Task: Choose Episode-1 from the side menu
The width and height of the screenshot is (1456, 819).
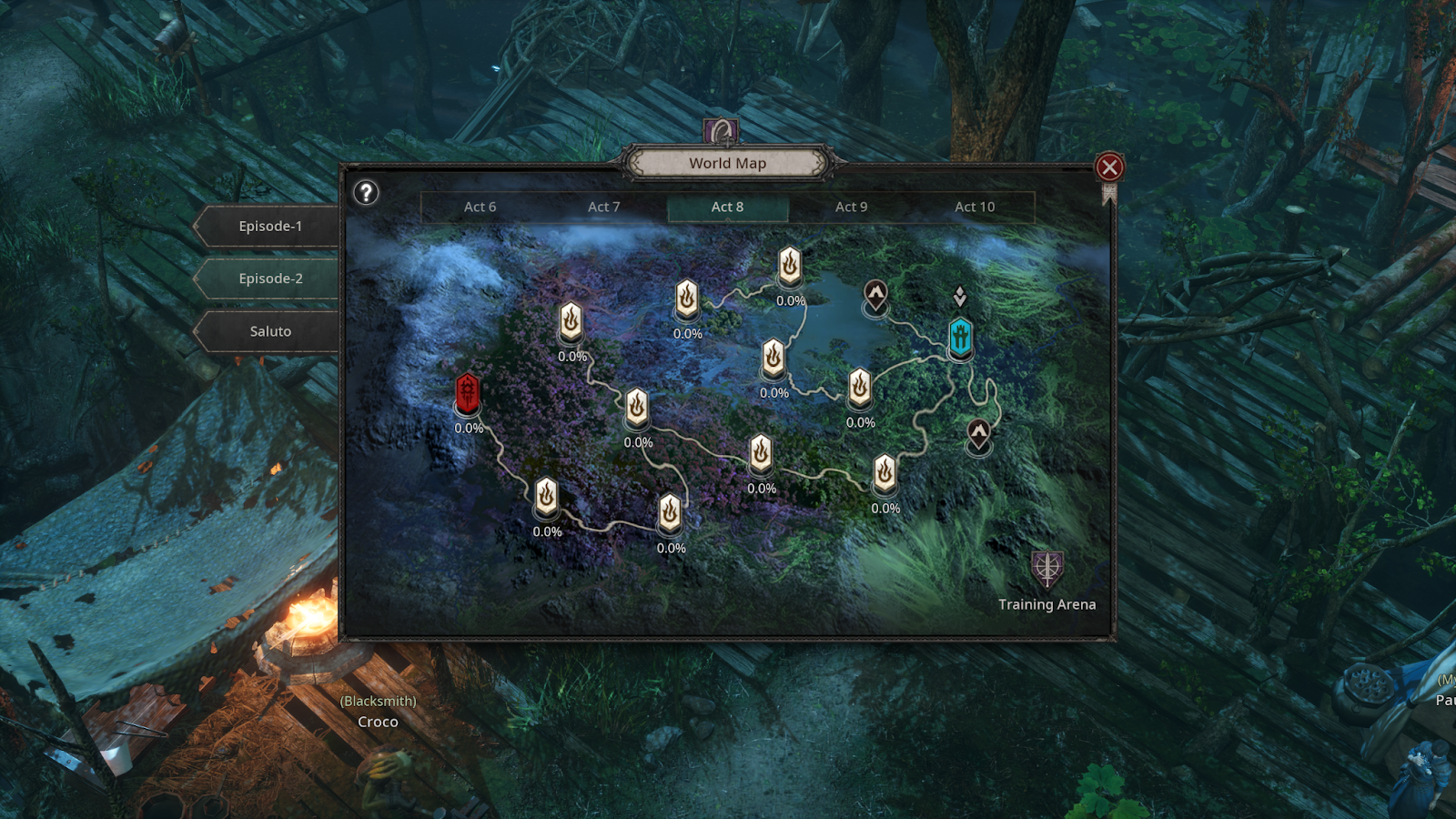Action: [x=269, y=227]
